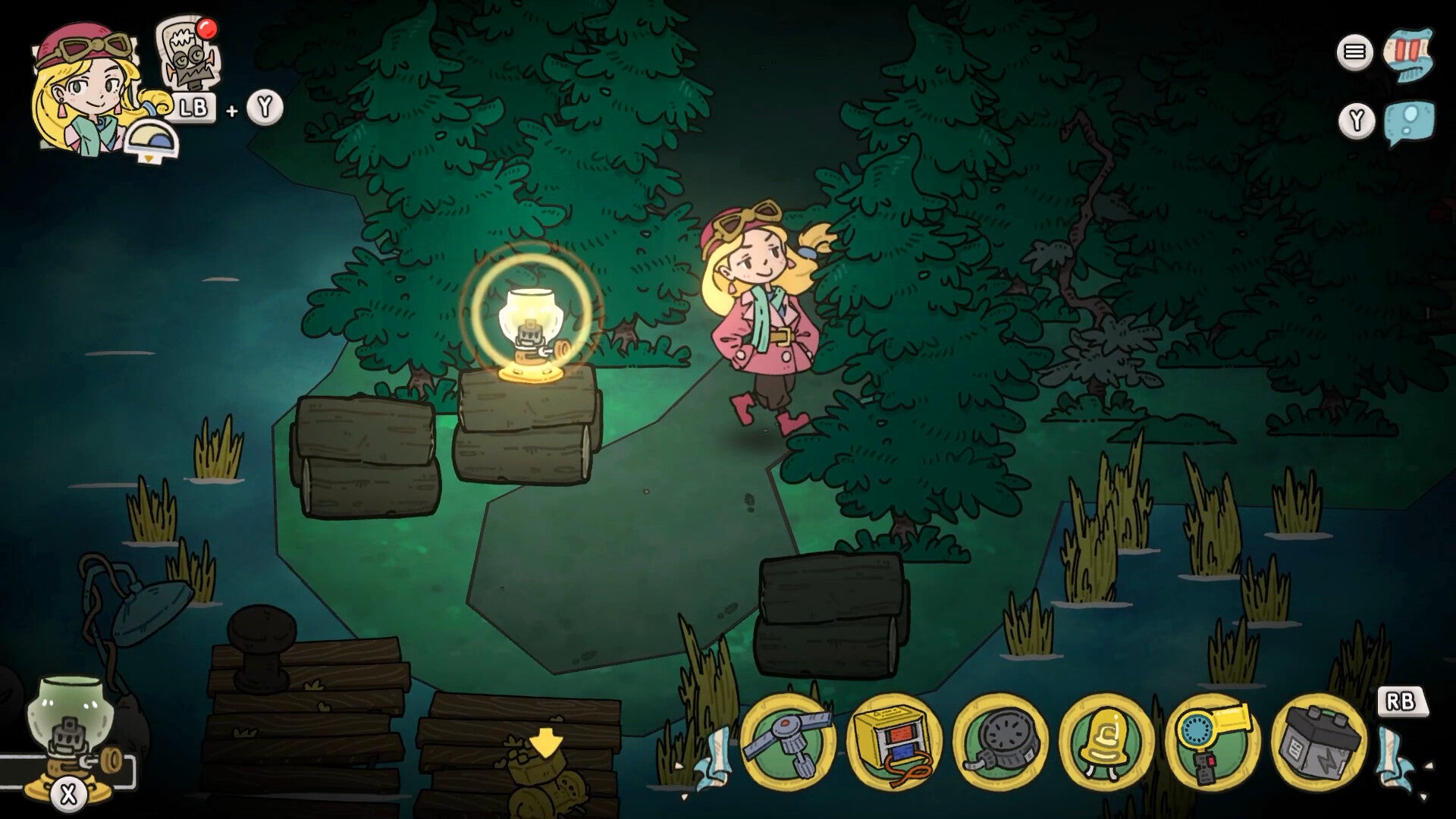This screenshot has width=1456, height=819.
Task: Open the hint speech bubble
Action: 1409,121
